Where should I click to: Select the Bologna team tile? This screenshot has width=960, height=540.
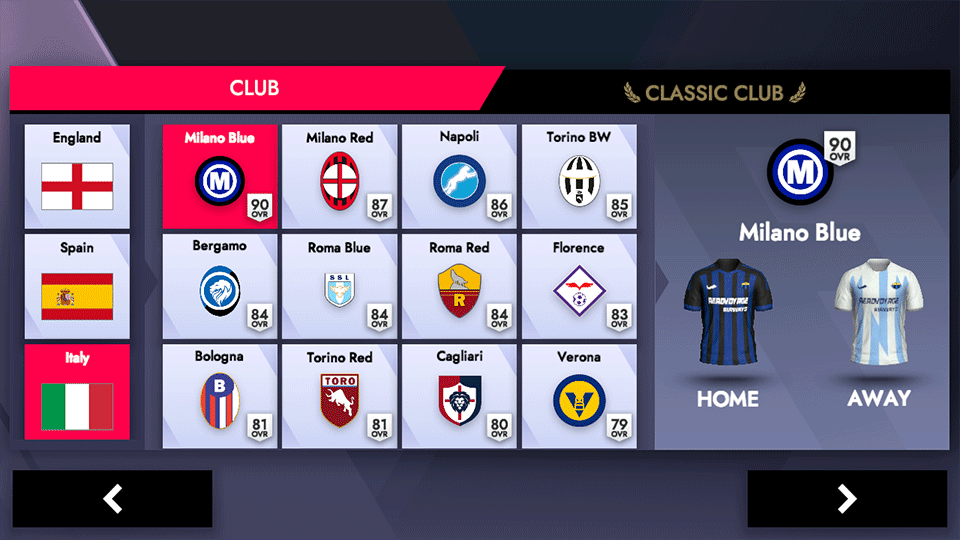click(220, 396)
